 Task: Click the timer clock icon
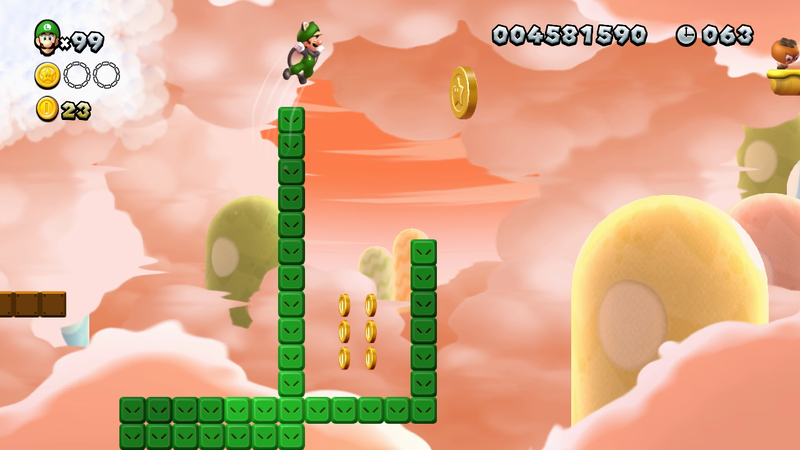[x=686, y=35]
